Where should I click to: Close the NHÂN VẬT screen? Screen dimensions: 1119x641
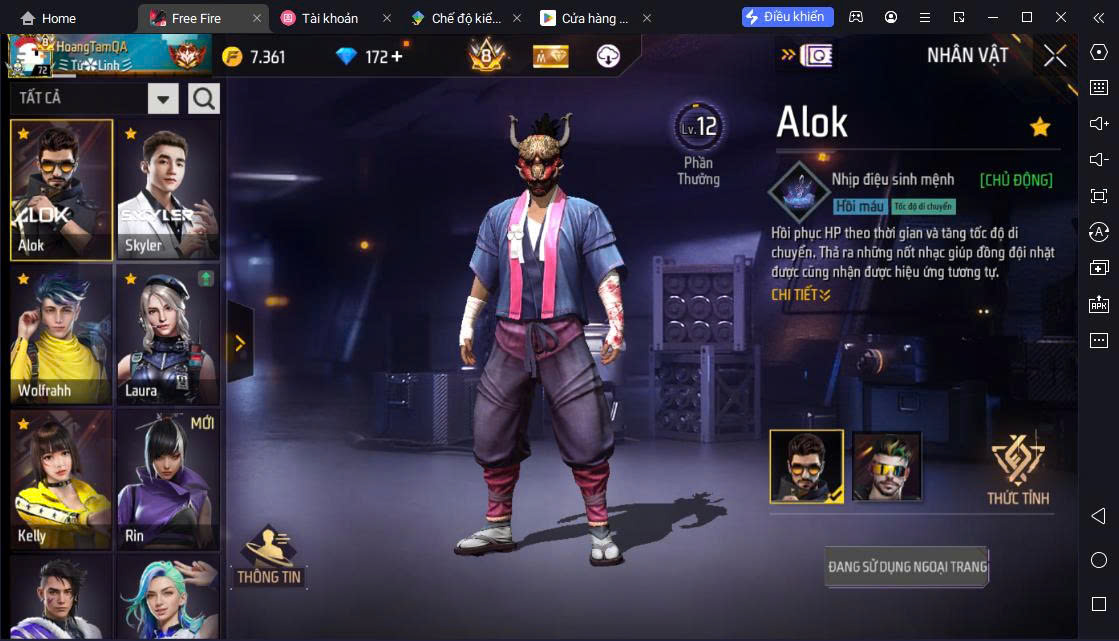click(x=1054, y=56)
